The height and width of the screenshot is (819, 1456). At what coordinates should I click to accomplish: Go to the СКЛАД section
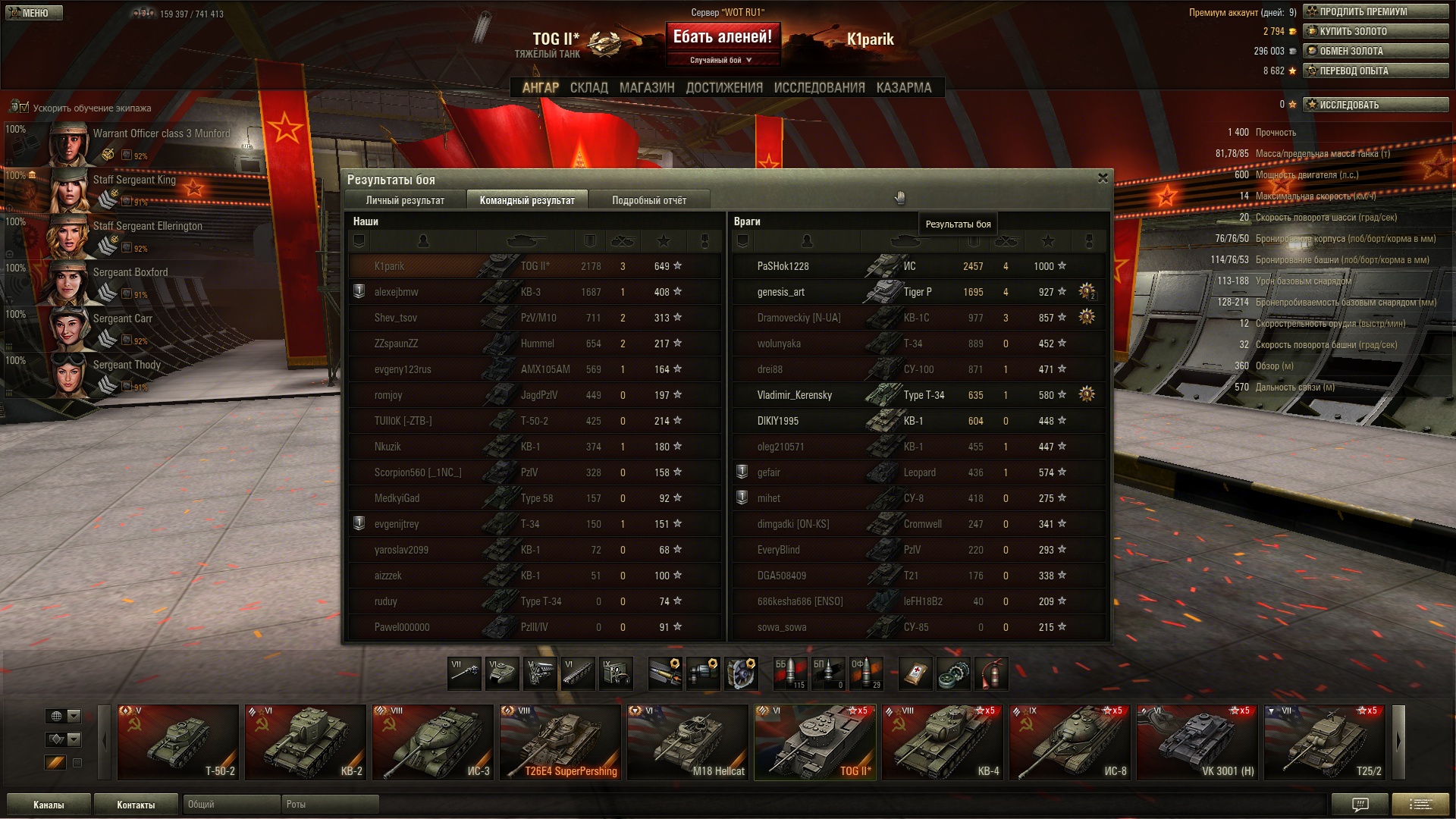coord(588,88)
